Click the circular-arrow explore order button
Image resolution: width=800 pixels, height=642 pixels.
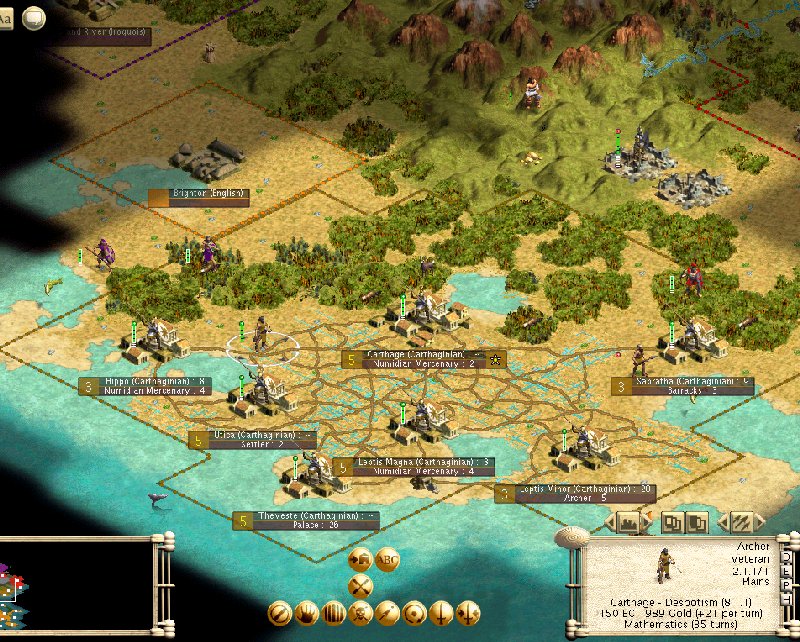tap(414, 612)
